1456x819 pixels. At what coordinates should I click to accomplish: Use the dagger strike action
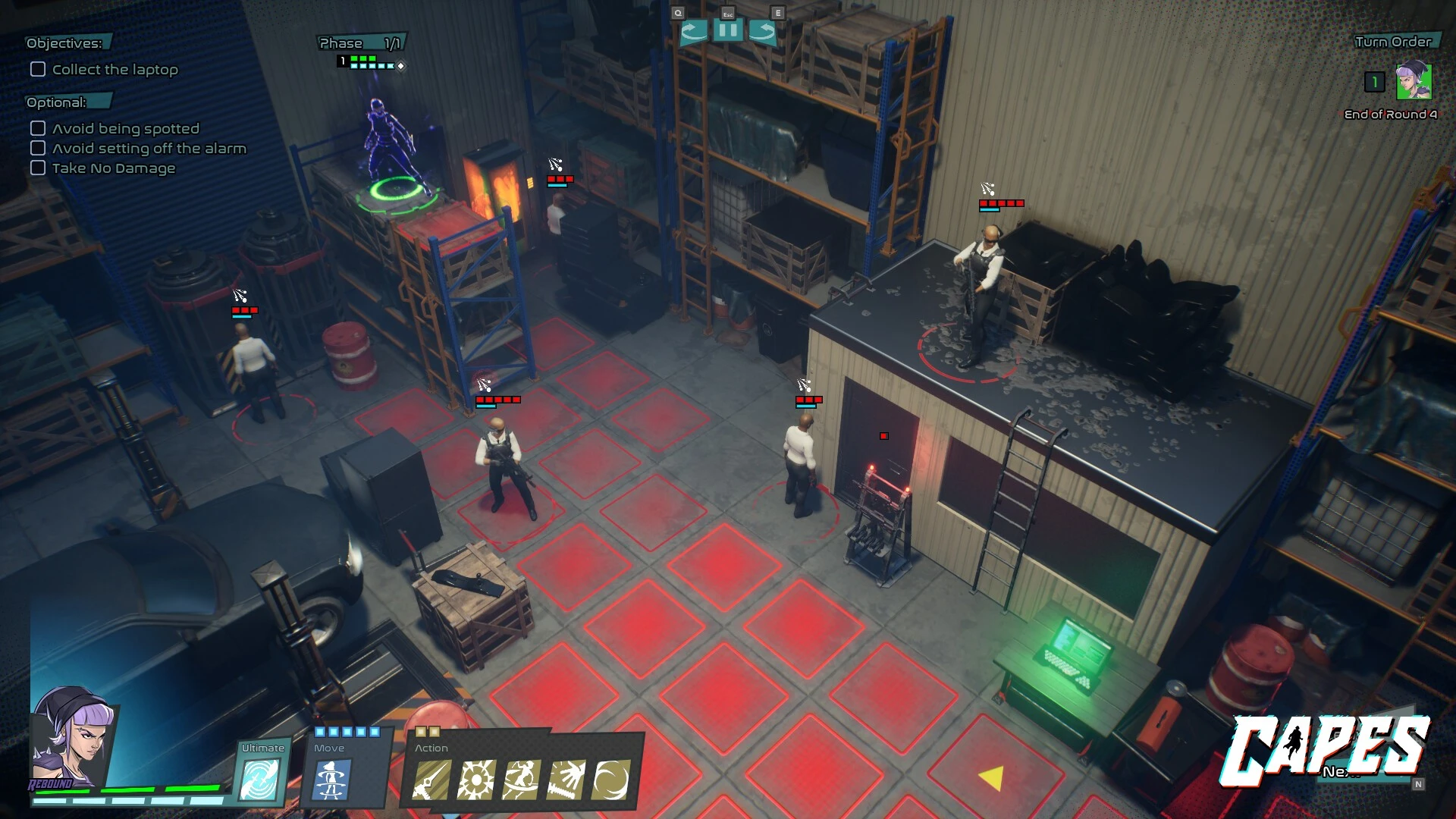[x=431, y=780]
